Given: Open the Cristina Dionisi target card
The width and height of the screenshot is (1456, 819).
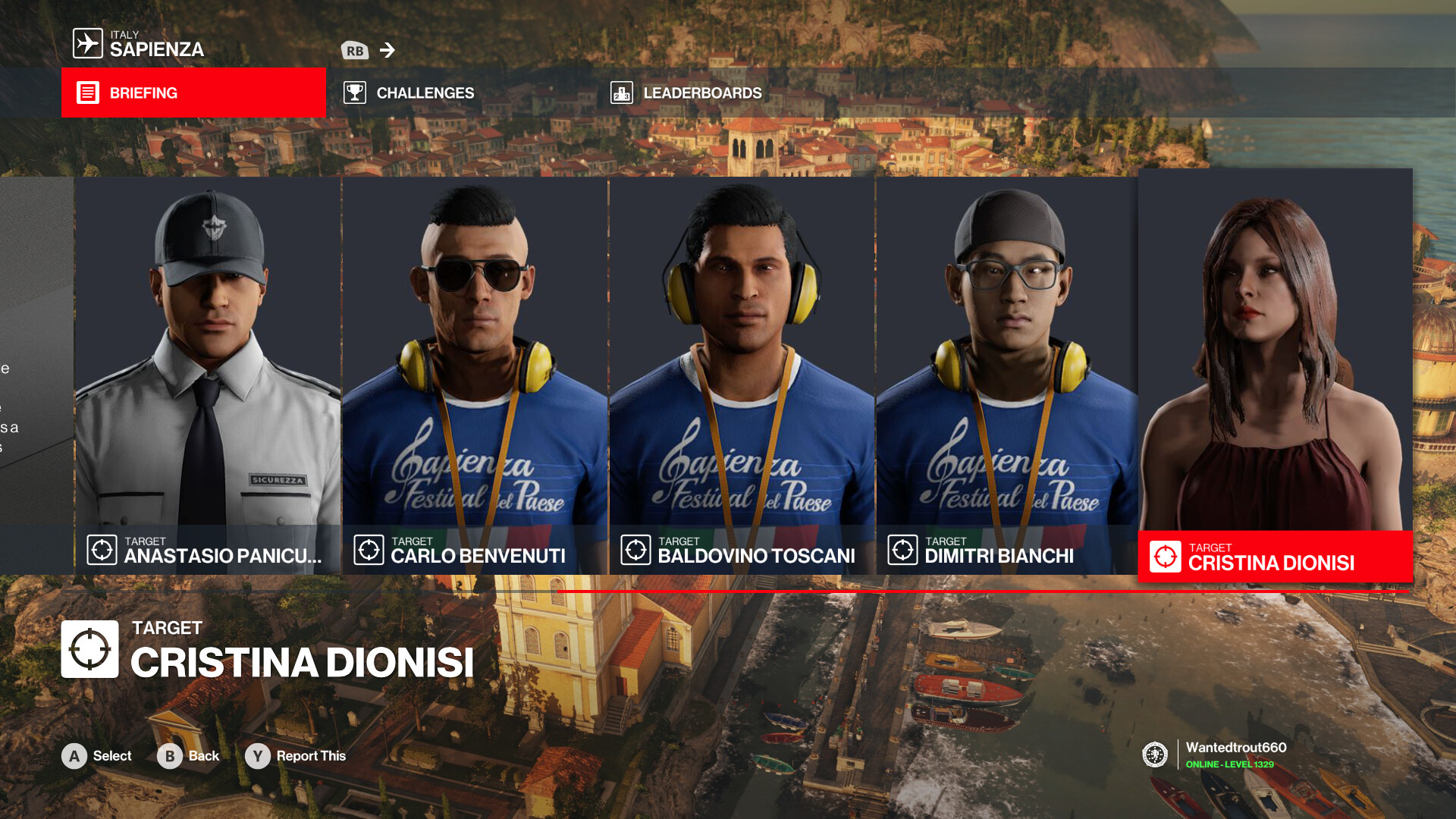Looking at the screenshot, I should coord(1275,375).
